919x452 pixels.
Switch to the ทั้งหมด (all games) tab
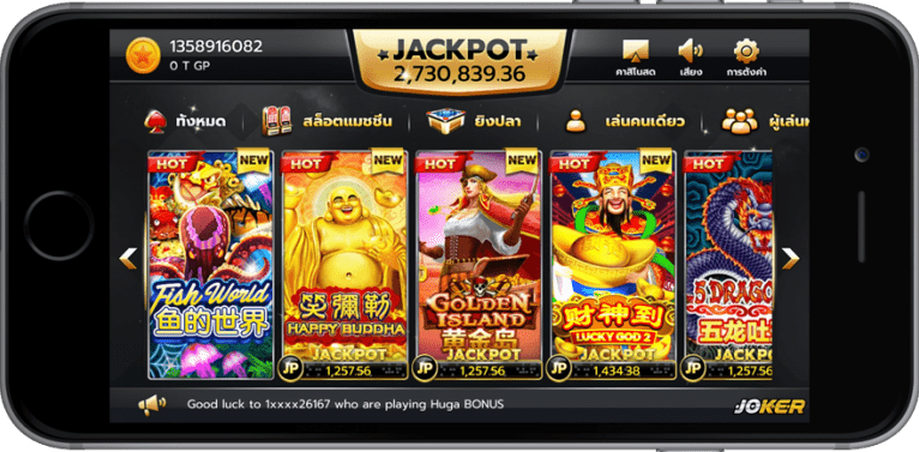coord(187,122)
